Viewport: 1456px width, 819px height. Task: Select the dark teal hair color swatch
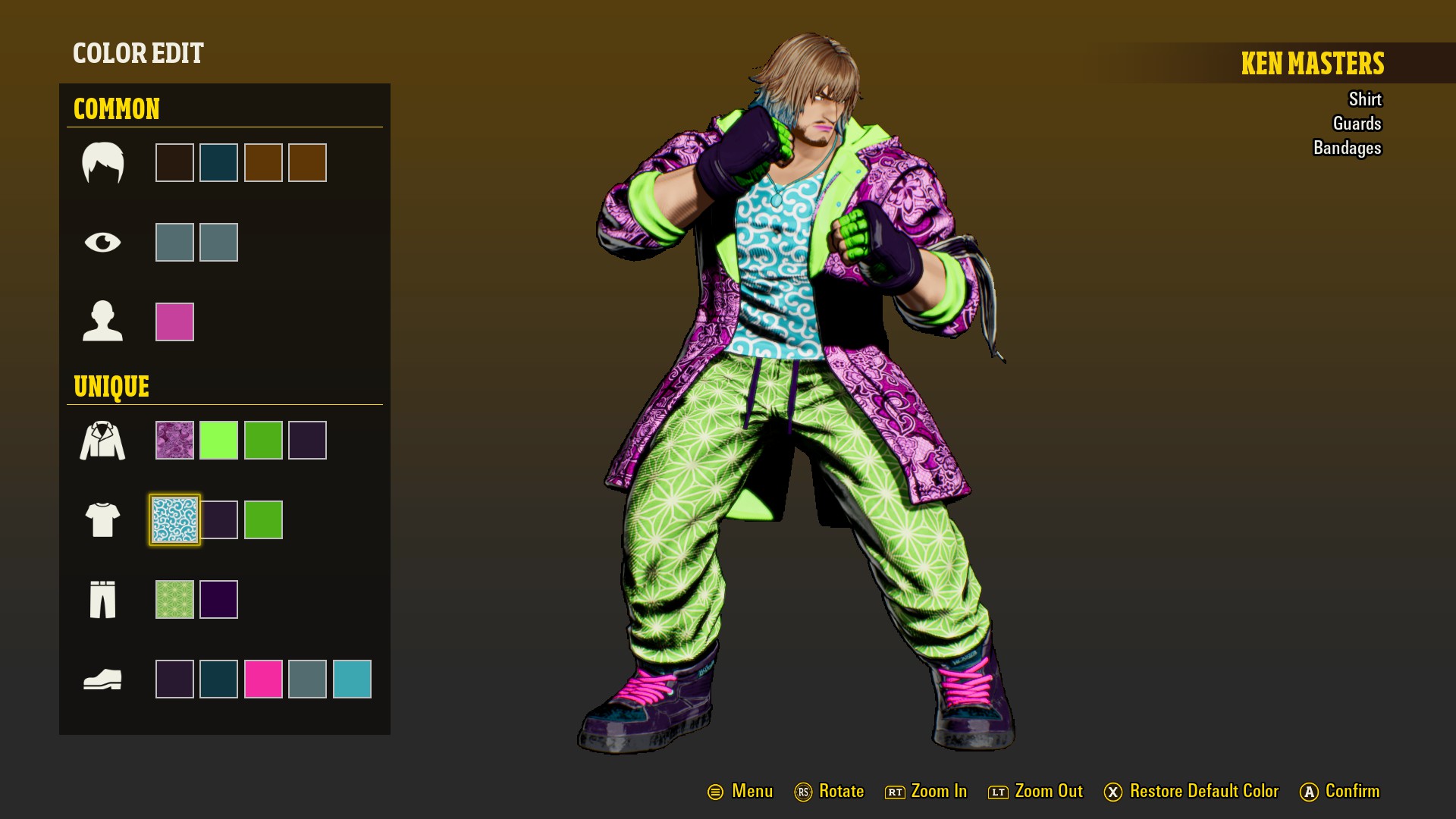218,162
